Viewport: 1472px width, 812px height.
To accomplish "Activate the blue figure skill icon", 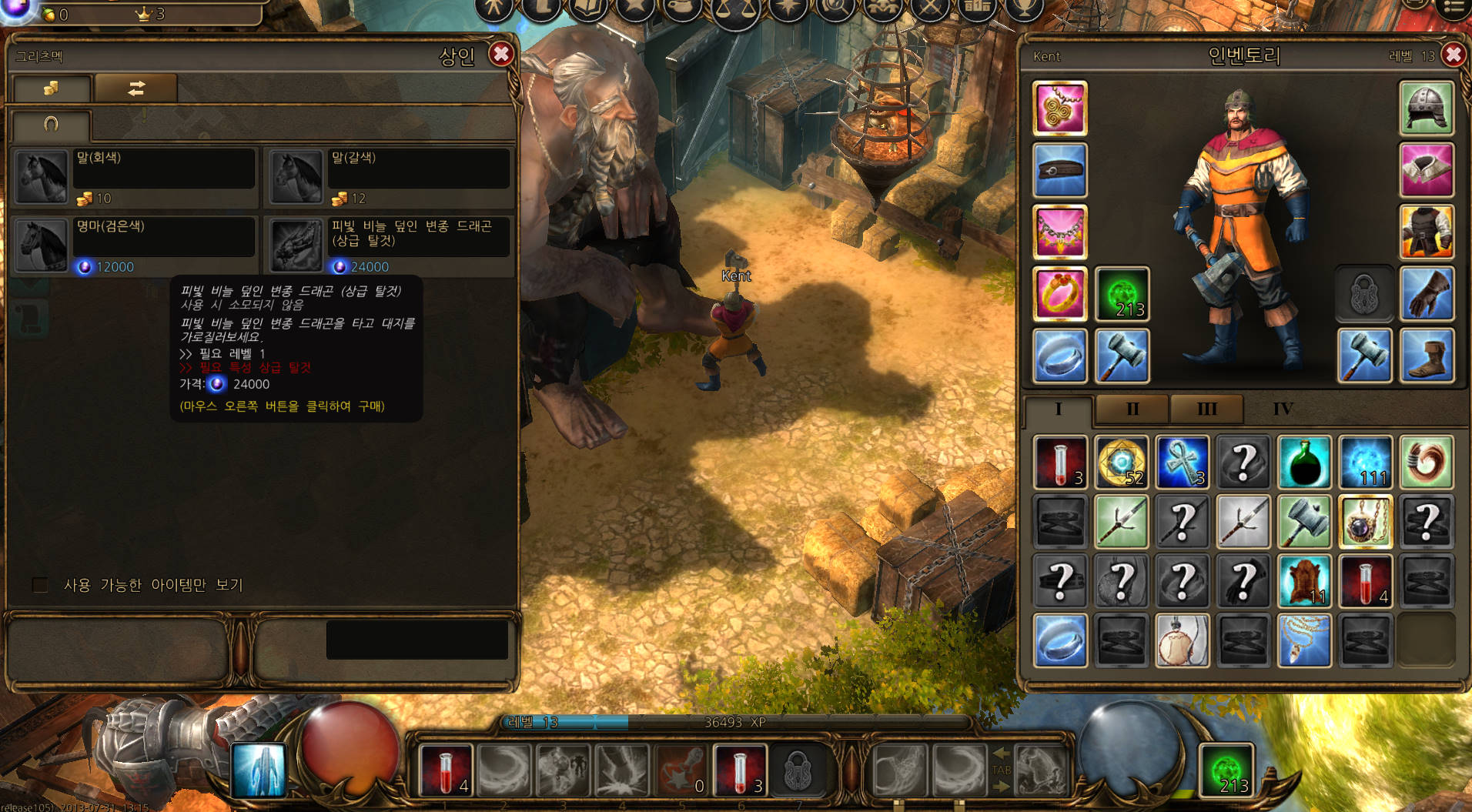I will click(x=259, y=770).
